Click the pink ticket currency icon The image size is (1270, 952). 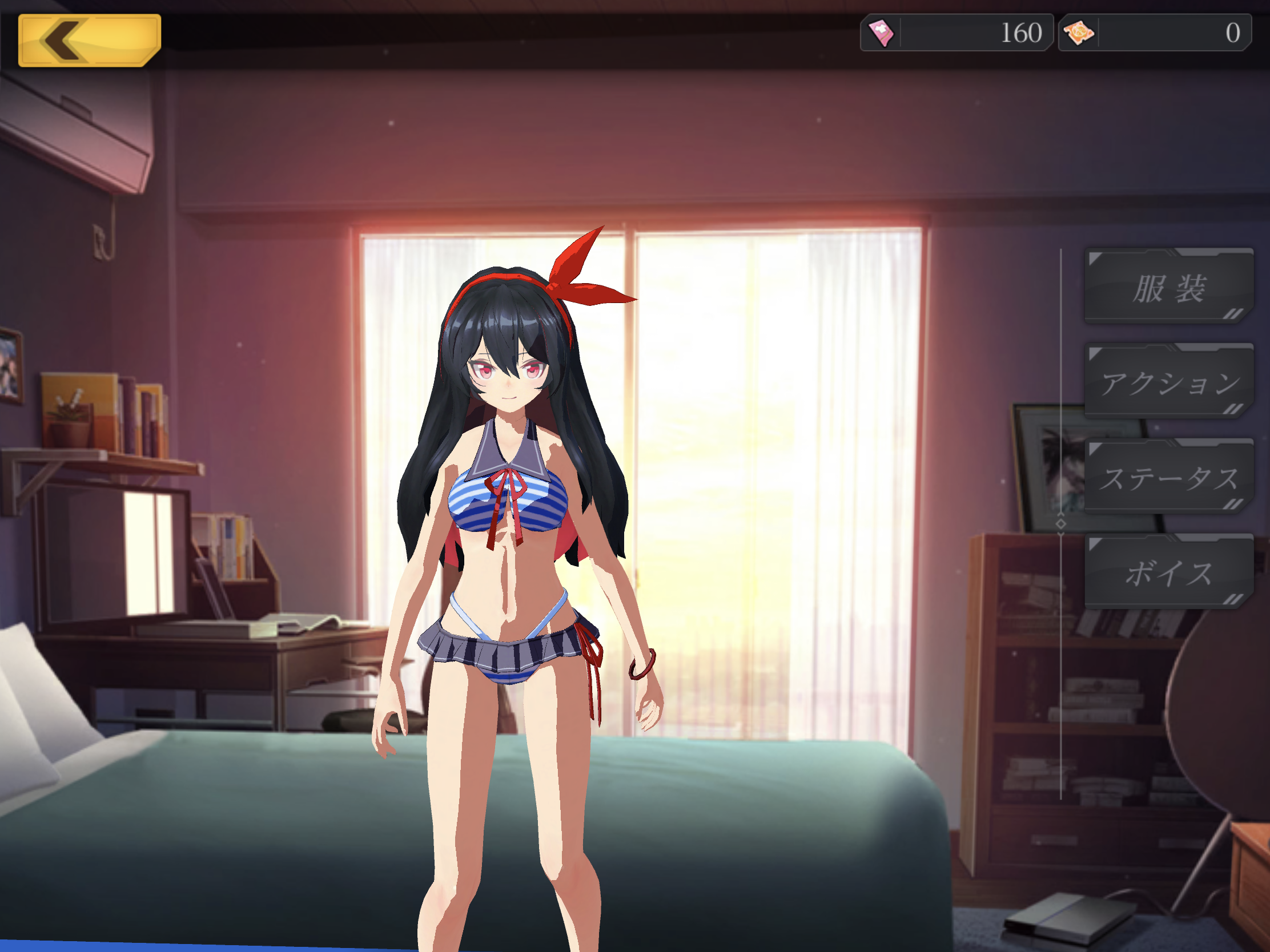click(x=881, y=33)
